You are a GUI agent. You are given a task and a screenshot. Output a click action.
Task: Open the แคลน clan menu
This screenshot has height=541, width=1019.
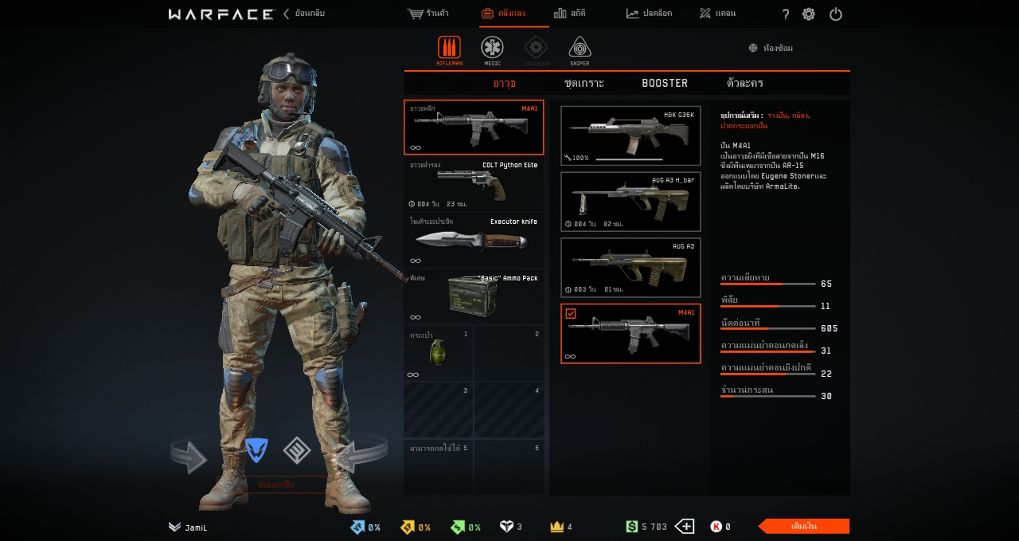pos(718,14)
